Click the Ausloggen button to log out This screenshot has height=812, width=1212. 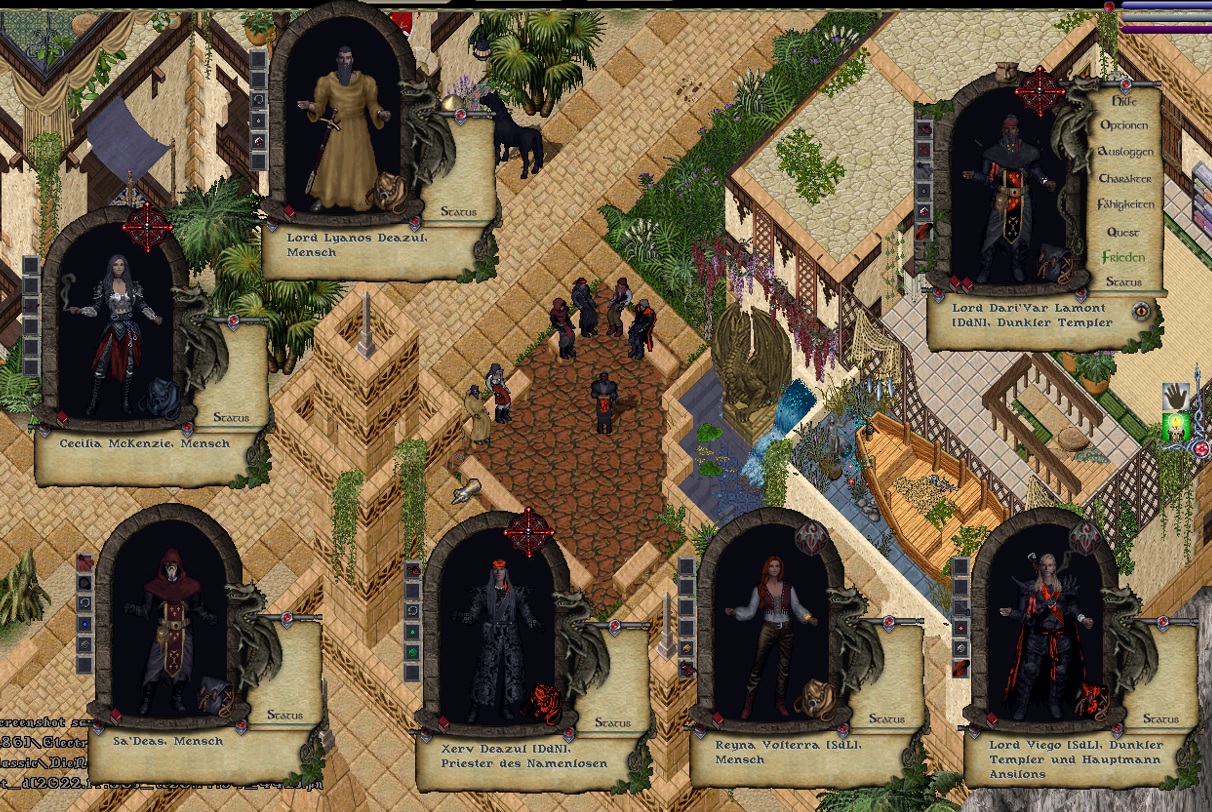click(x=1126, y=152)
